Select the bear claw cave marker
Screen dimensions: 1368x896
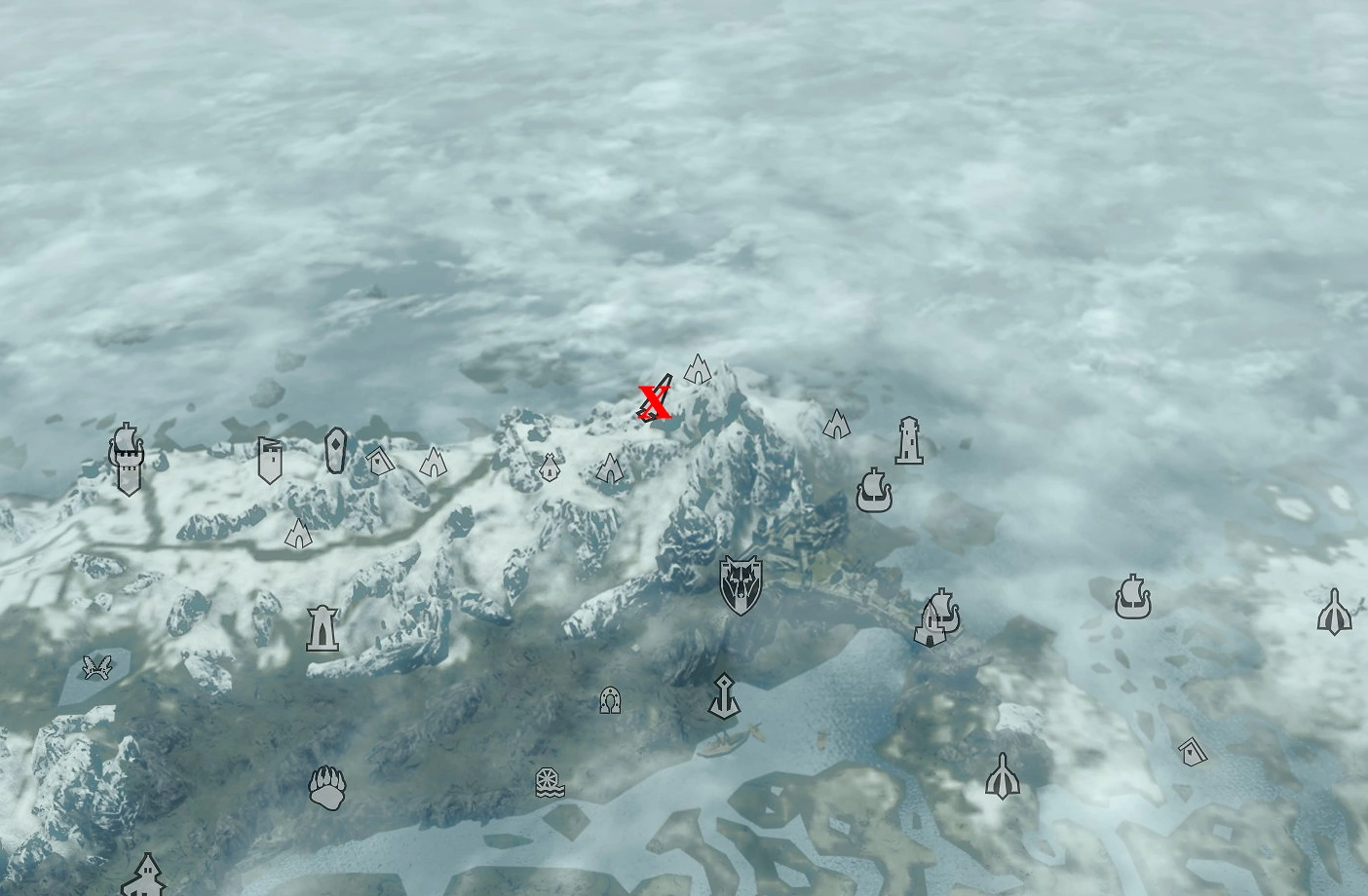pyautogui.click(x=329, y=787)
